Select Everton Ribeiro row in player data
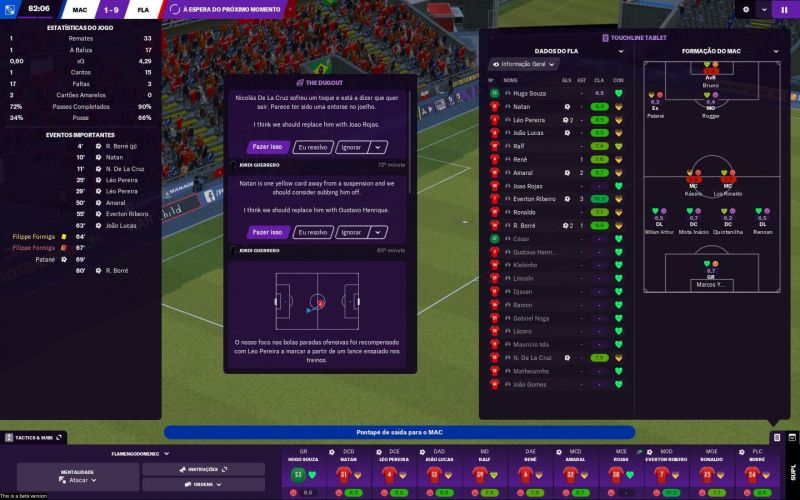The height and width of the screenshot is (500, 800). click(534, 198)
